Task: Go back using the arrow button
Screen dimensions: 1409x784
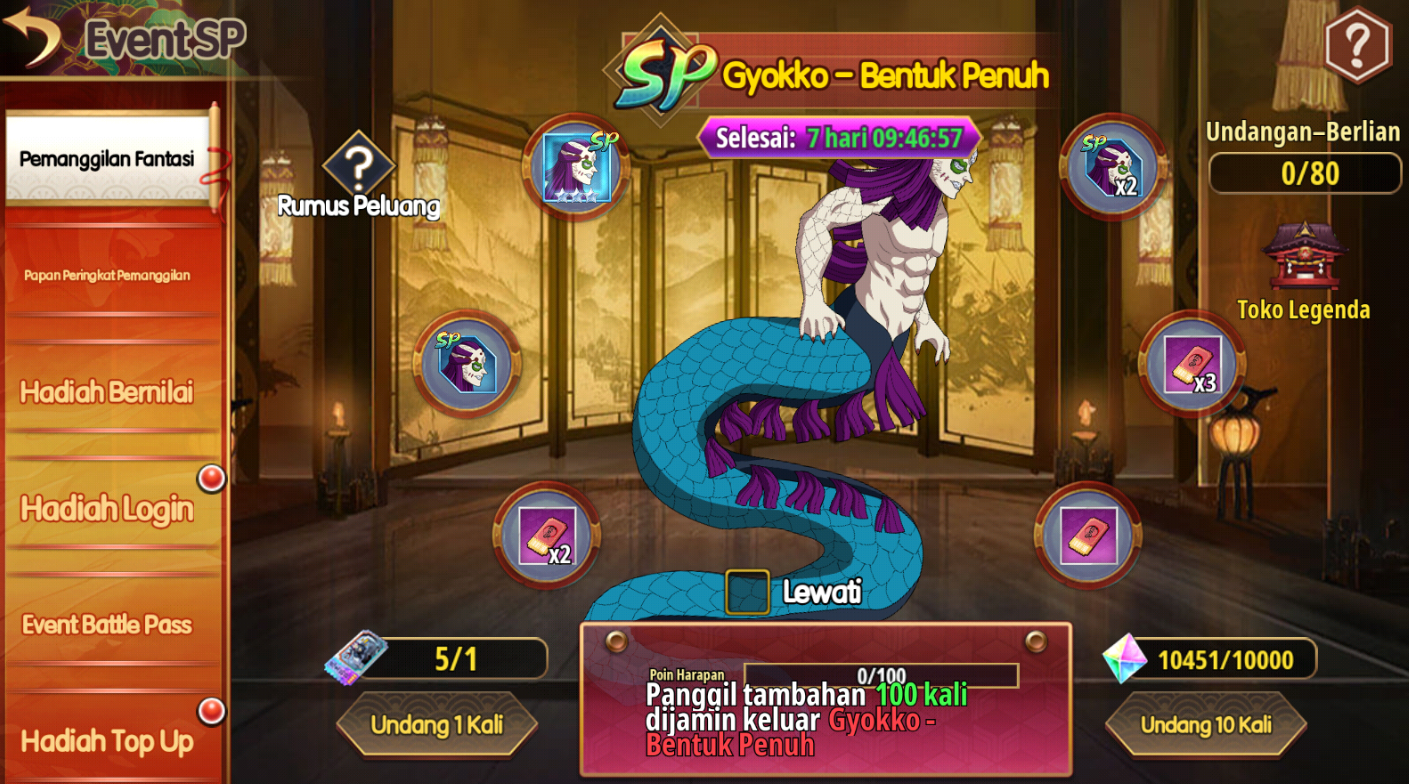Action: point(34,36)
